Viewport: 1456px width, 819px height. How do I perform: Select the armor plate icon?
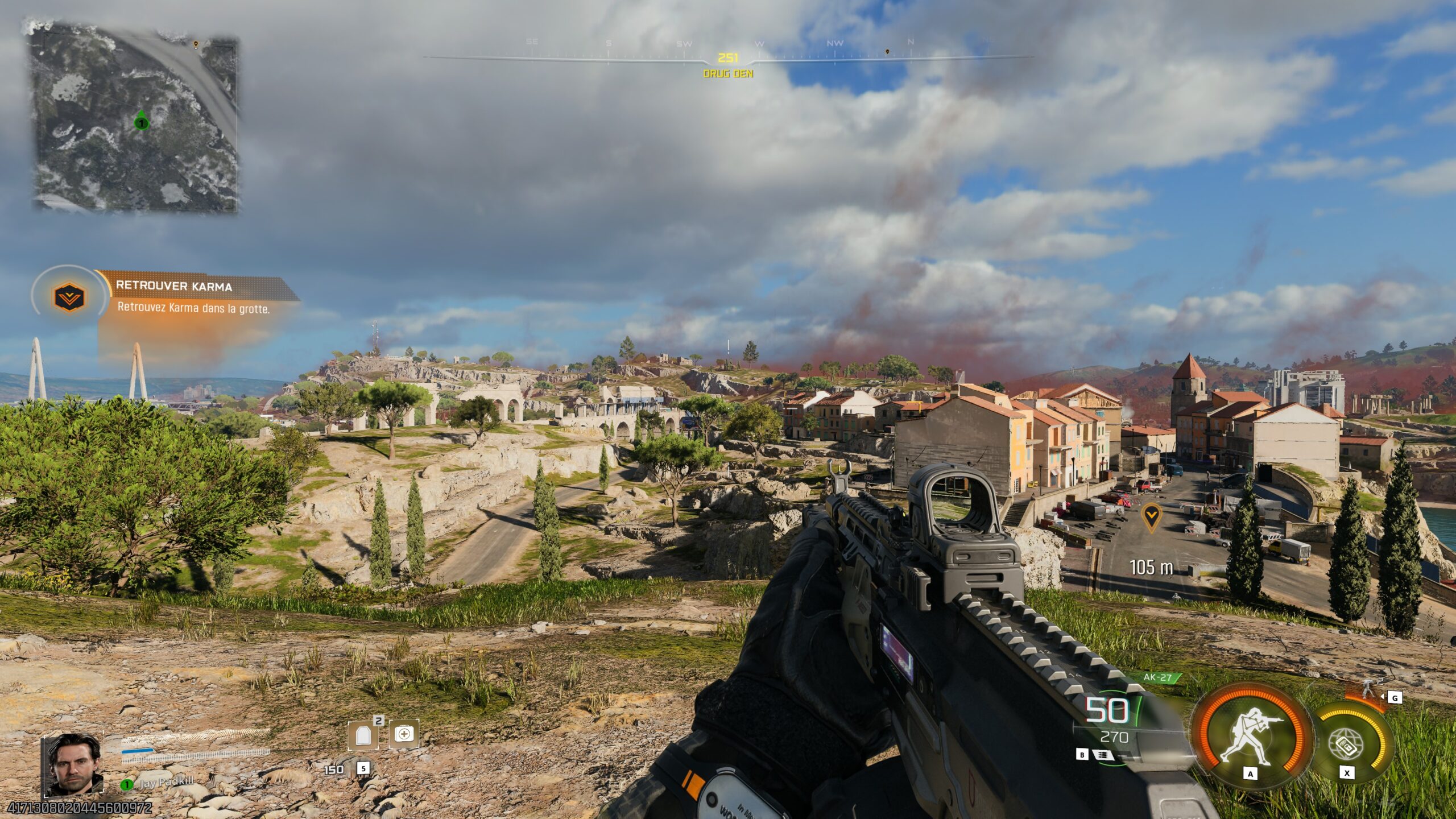363,734
